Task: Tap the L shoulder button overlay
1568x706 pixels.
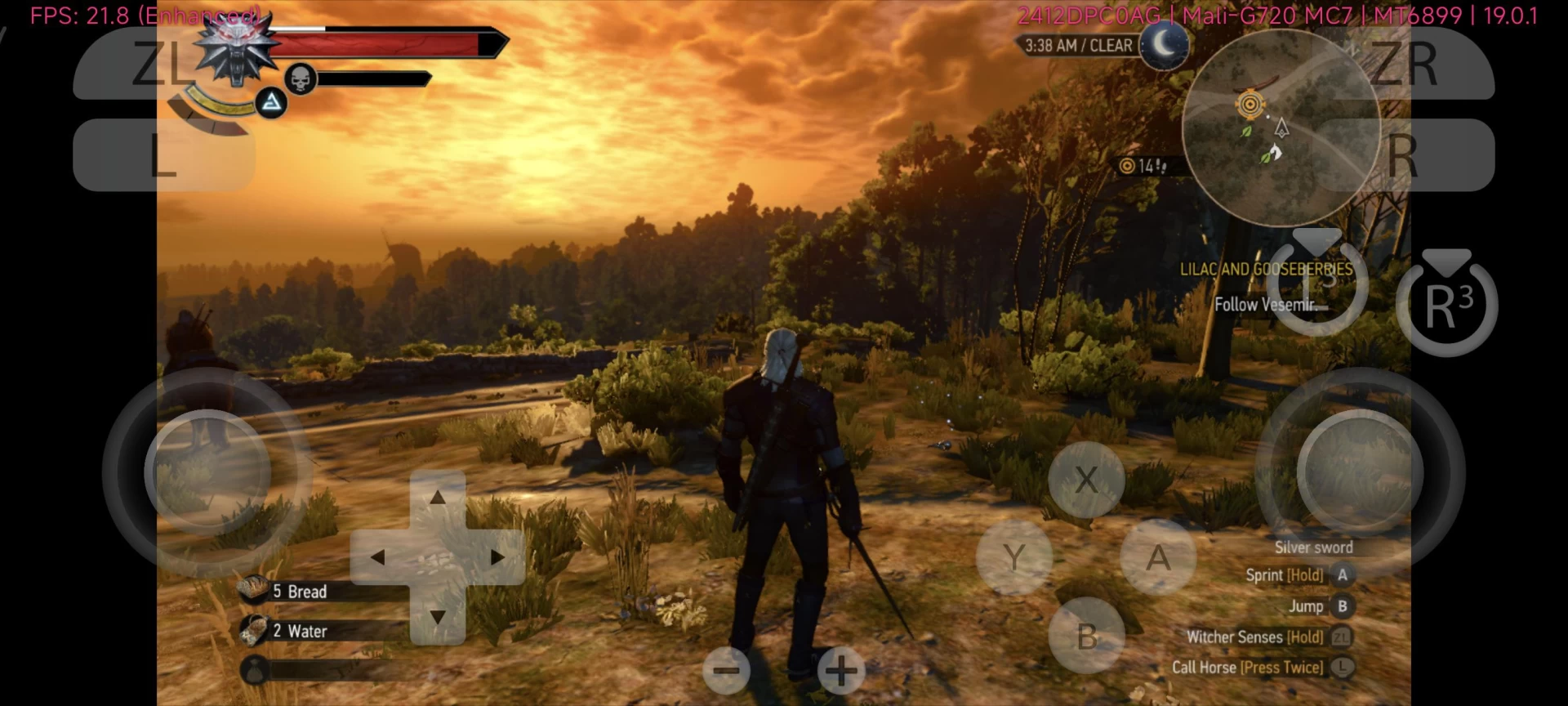Action: coord(163,155)
